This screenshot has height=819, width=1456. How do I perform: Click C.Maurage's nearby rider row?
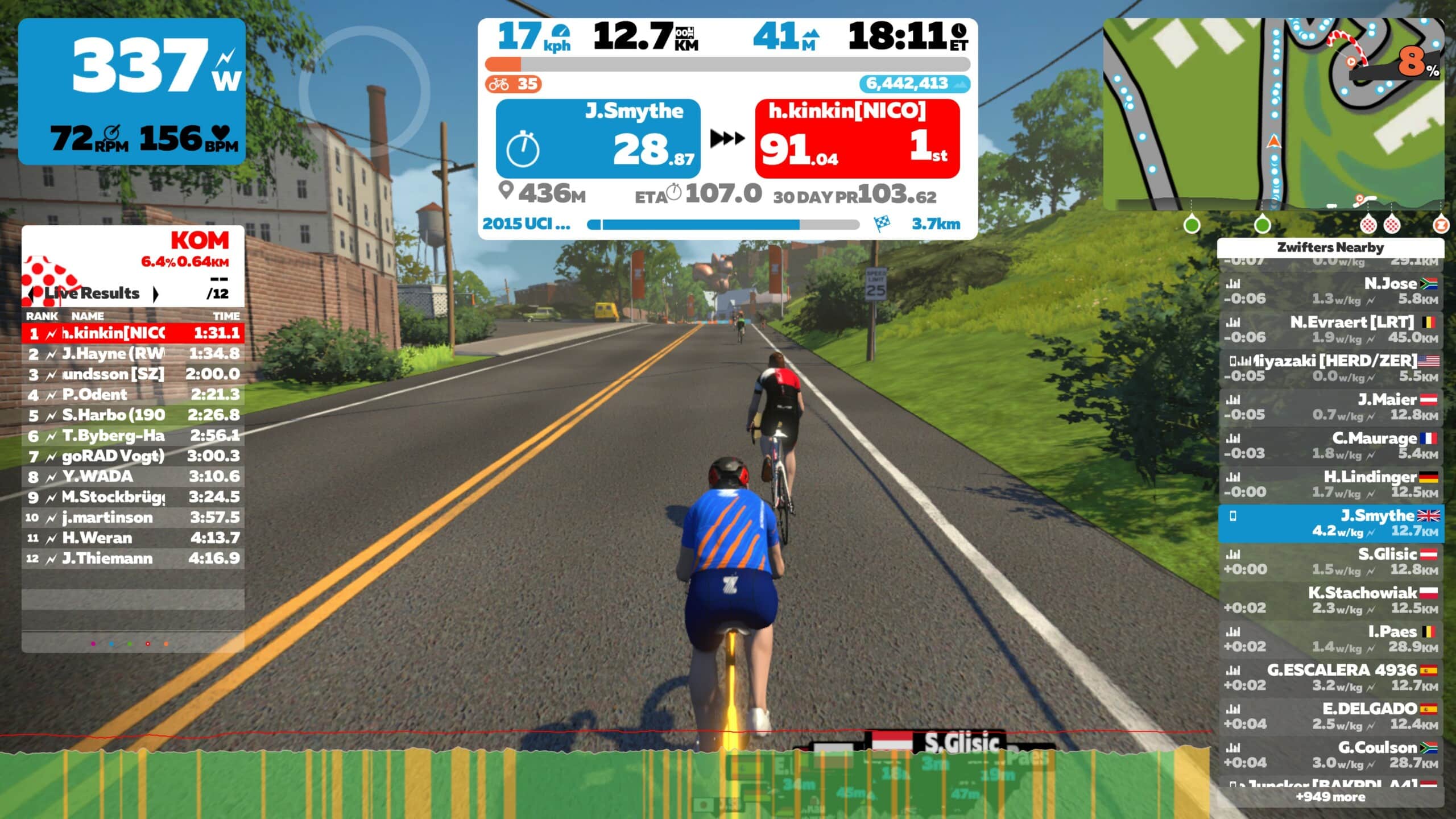click(x=1330, y=446)
